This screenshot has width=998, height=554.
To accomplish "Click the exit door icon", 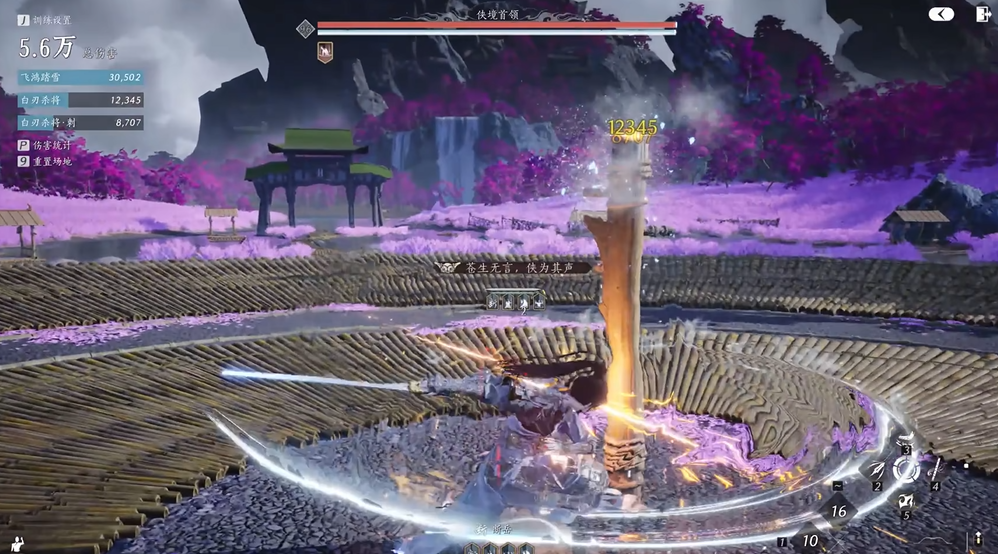I will (x=980, y=14).
